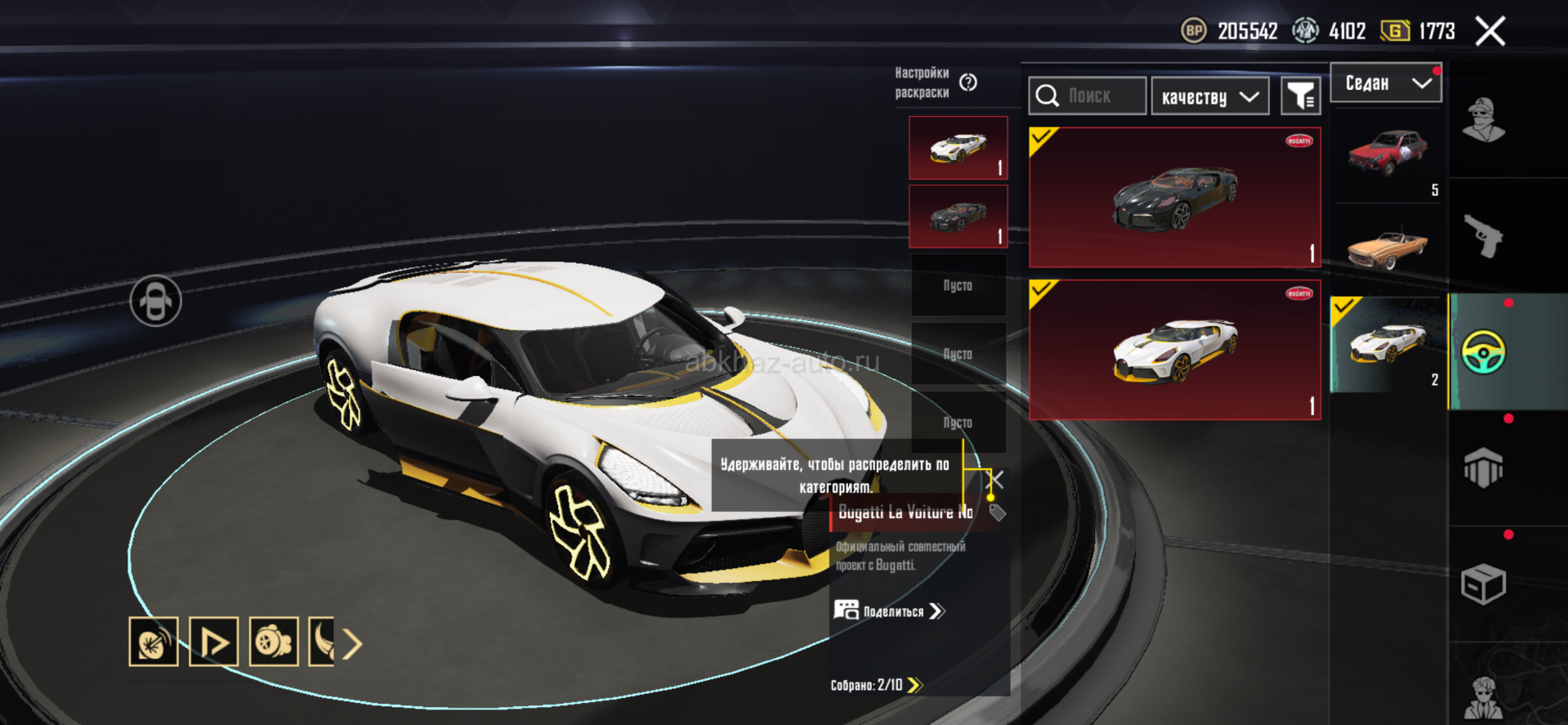1568x725 pixels.
Task: Open the filter funnel button
Action: (x=1300, y=97)
